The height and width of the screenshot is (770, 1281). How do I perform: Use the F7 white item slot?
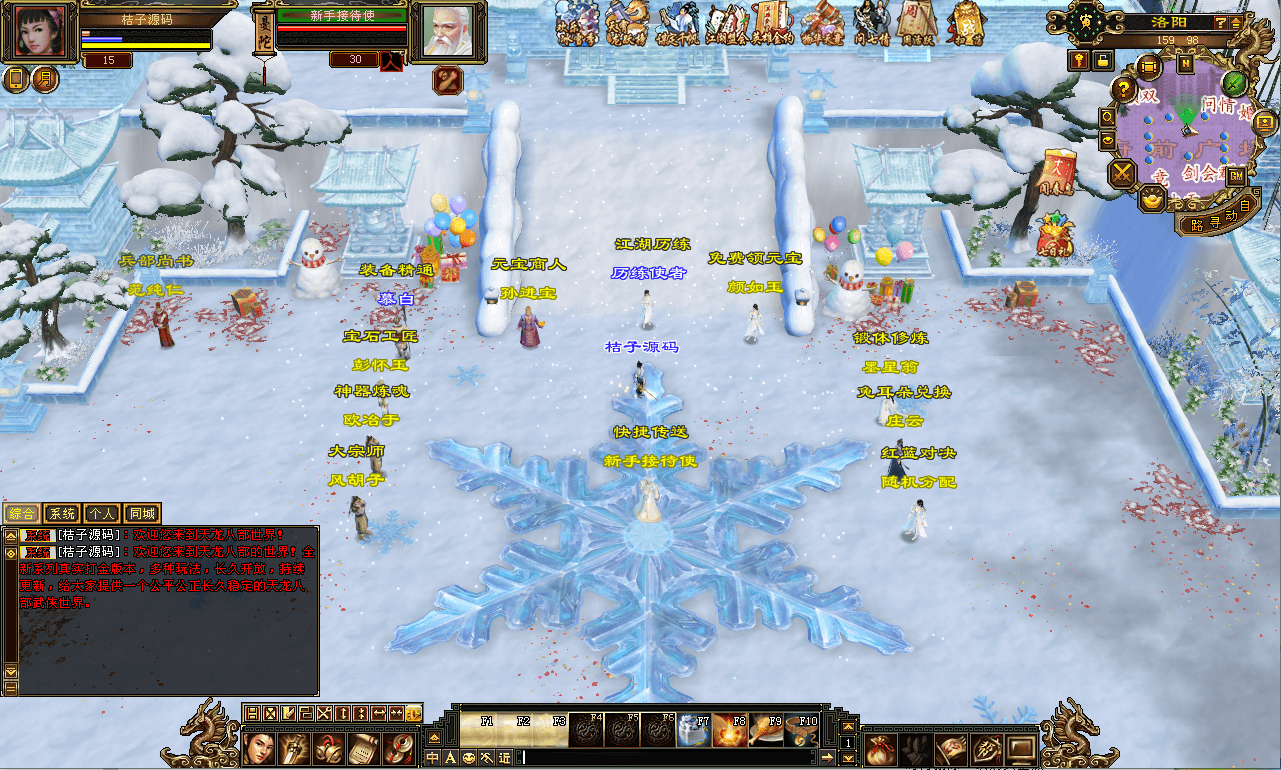point(693,732)
